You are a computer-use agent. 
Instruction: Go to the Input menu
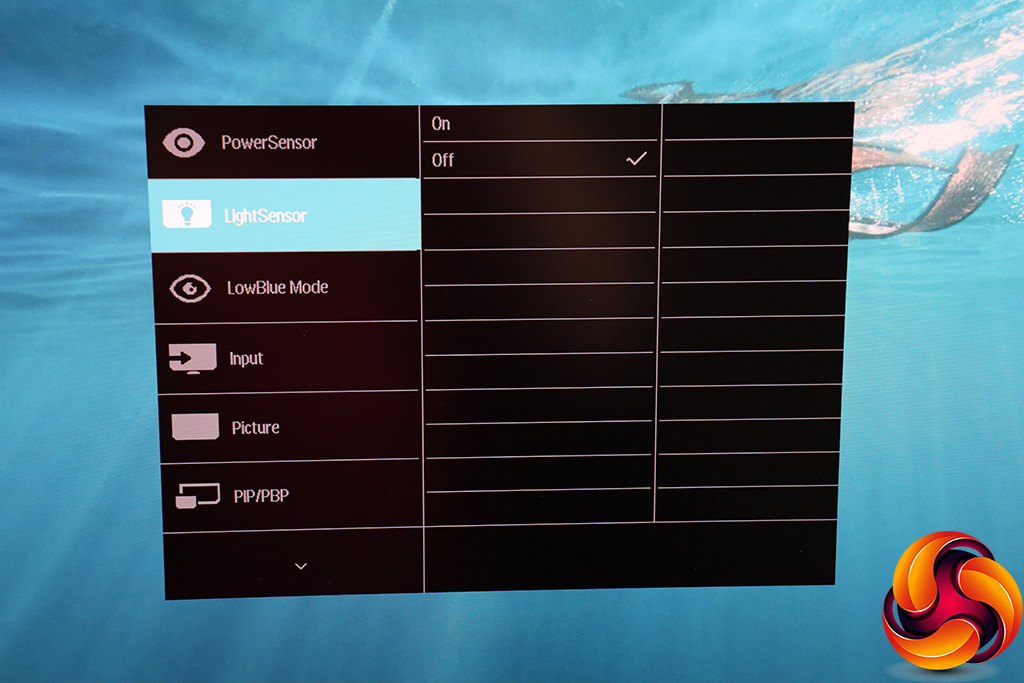tap(246, 358)
